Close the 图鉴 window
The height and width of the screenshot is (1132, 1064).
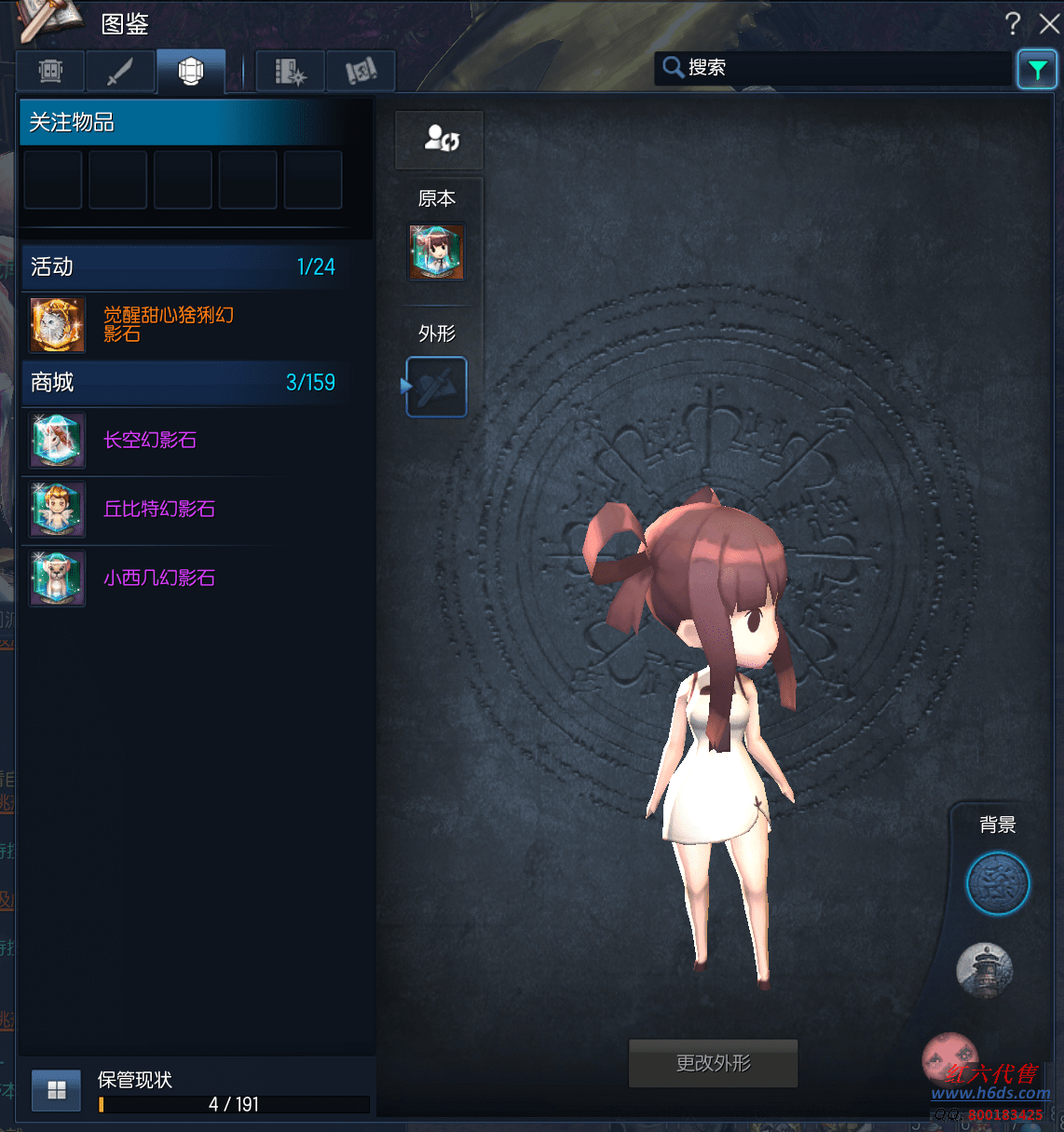(1049, 23)
